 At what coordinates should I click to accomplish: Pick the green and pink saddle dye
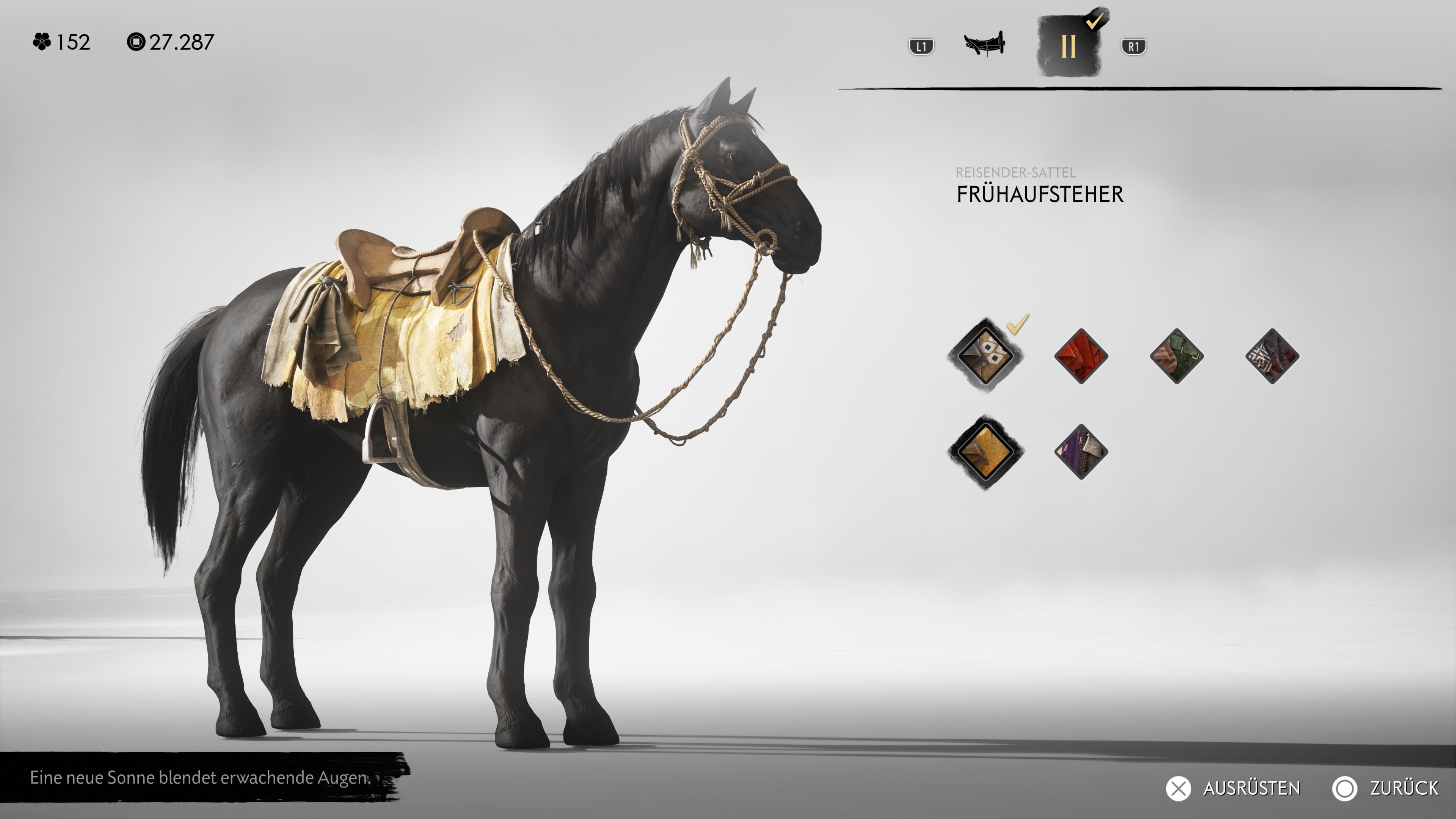click(x=1176, y=356)
